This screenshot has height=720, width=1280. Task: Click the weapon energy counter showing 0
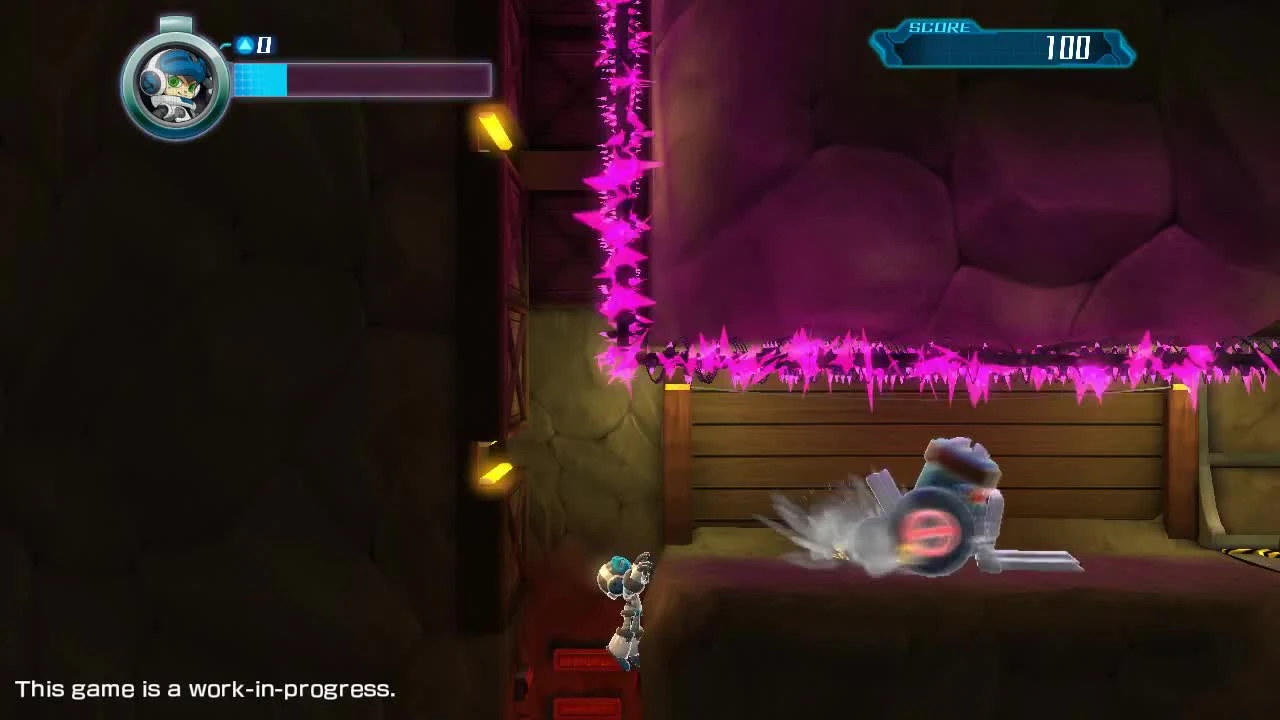click(262, 45)
